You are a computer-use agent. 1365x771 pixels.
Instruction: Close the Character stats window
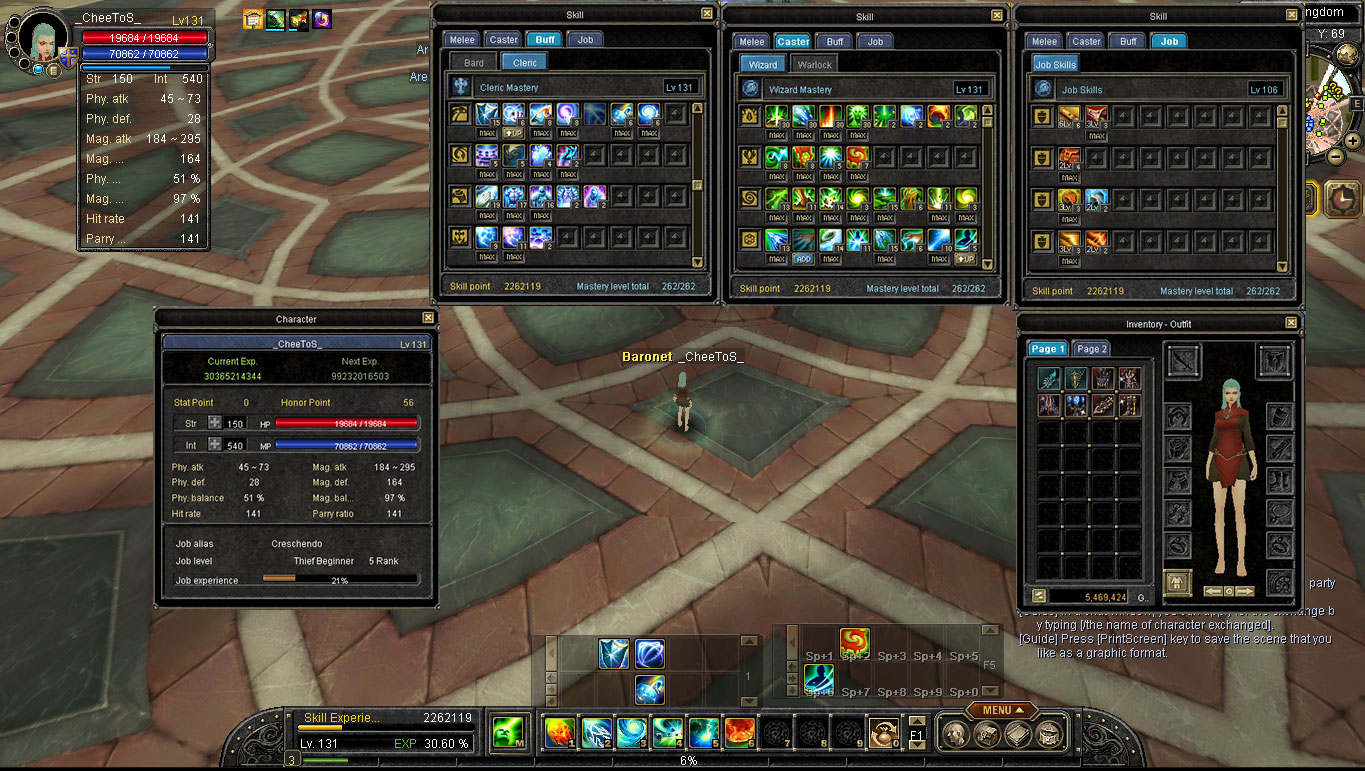pos(428,318)
